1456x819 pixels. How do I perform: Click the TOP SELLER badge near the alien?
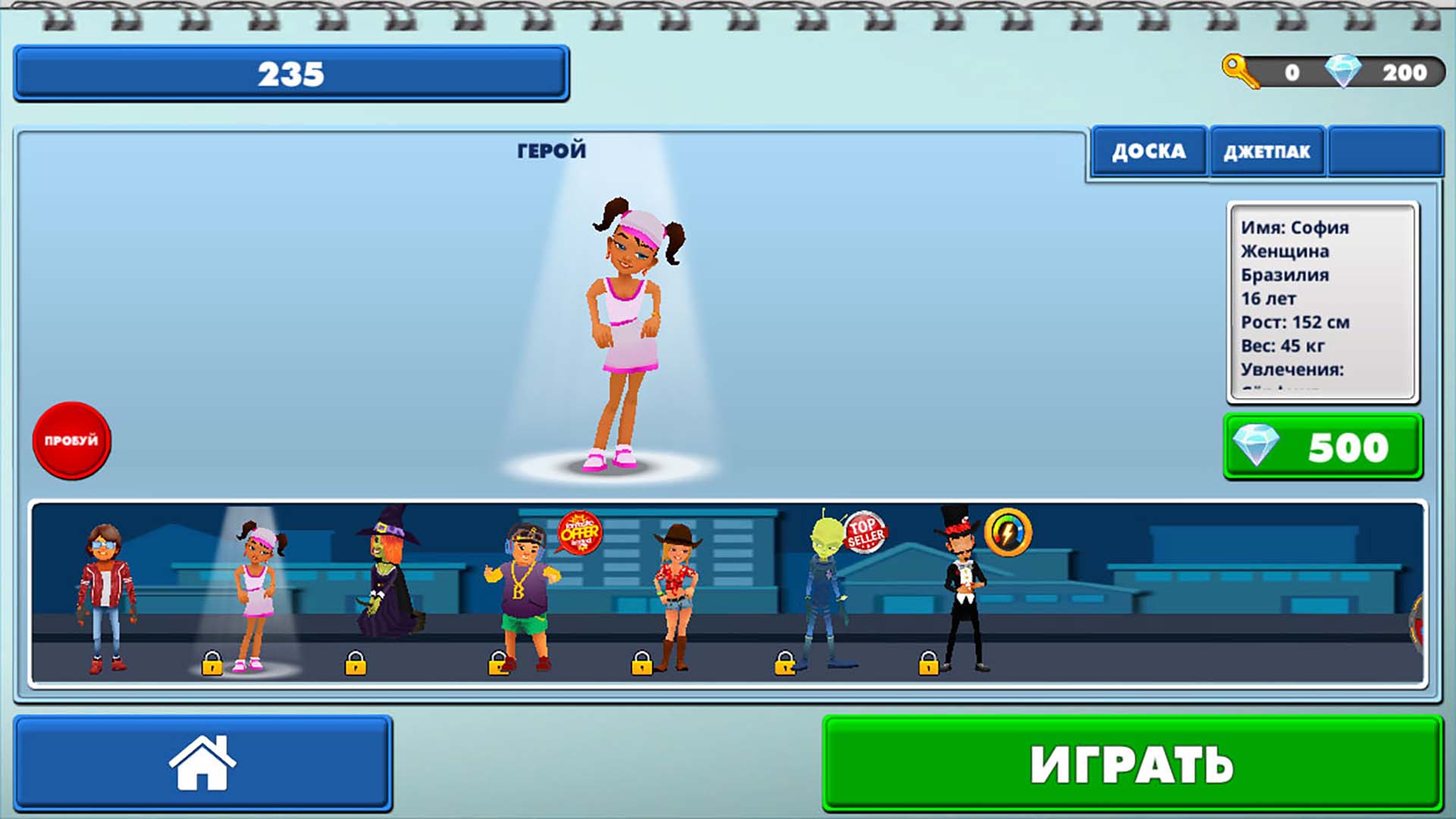click(867, 534)
